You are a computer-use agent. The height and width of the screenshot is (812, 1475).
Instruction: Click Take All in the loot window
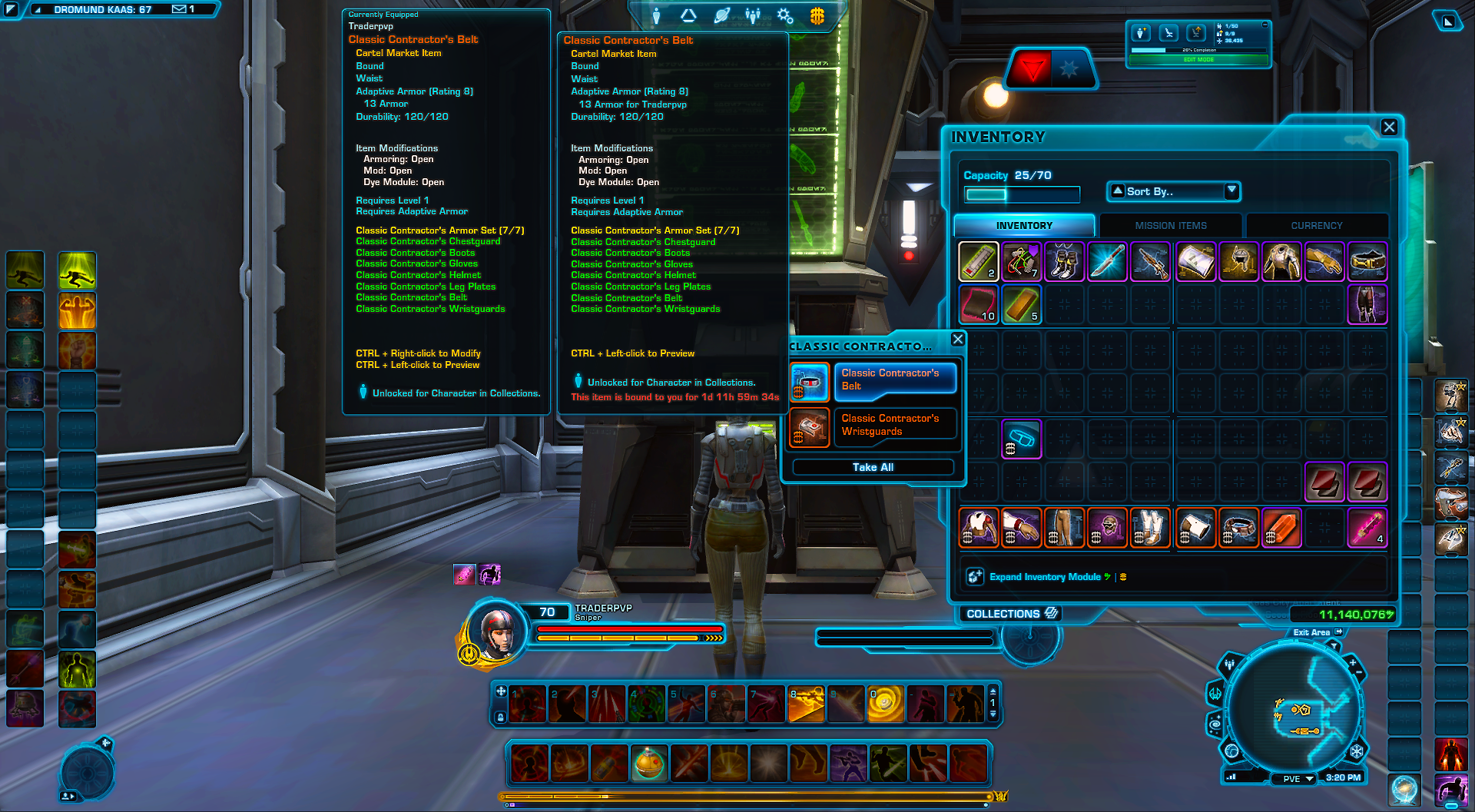[873, 466]
